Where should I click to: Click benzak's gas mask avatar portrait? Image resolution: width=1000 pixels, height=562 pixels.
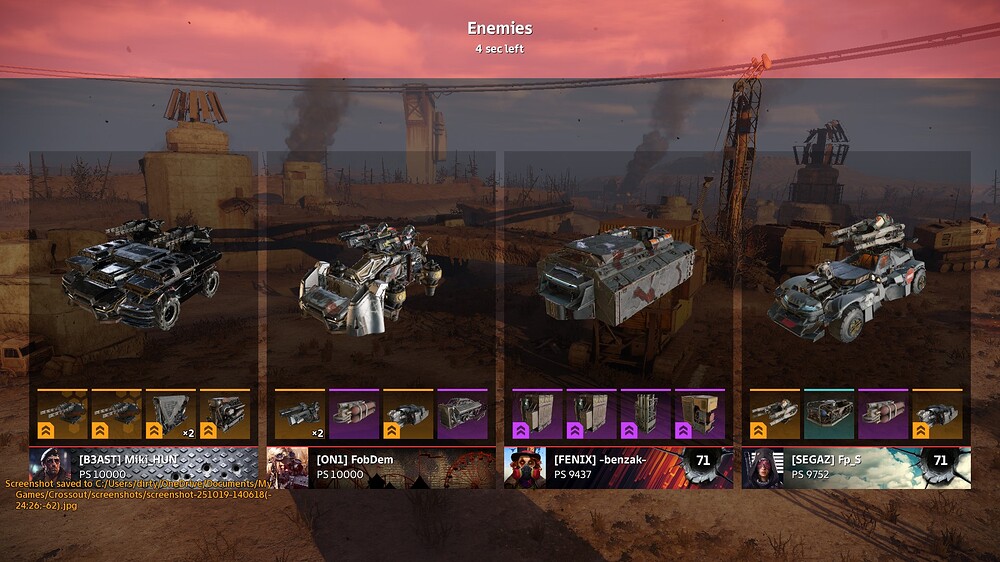pos(524,468)
